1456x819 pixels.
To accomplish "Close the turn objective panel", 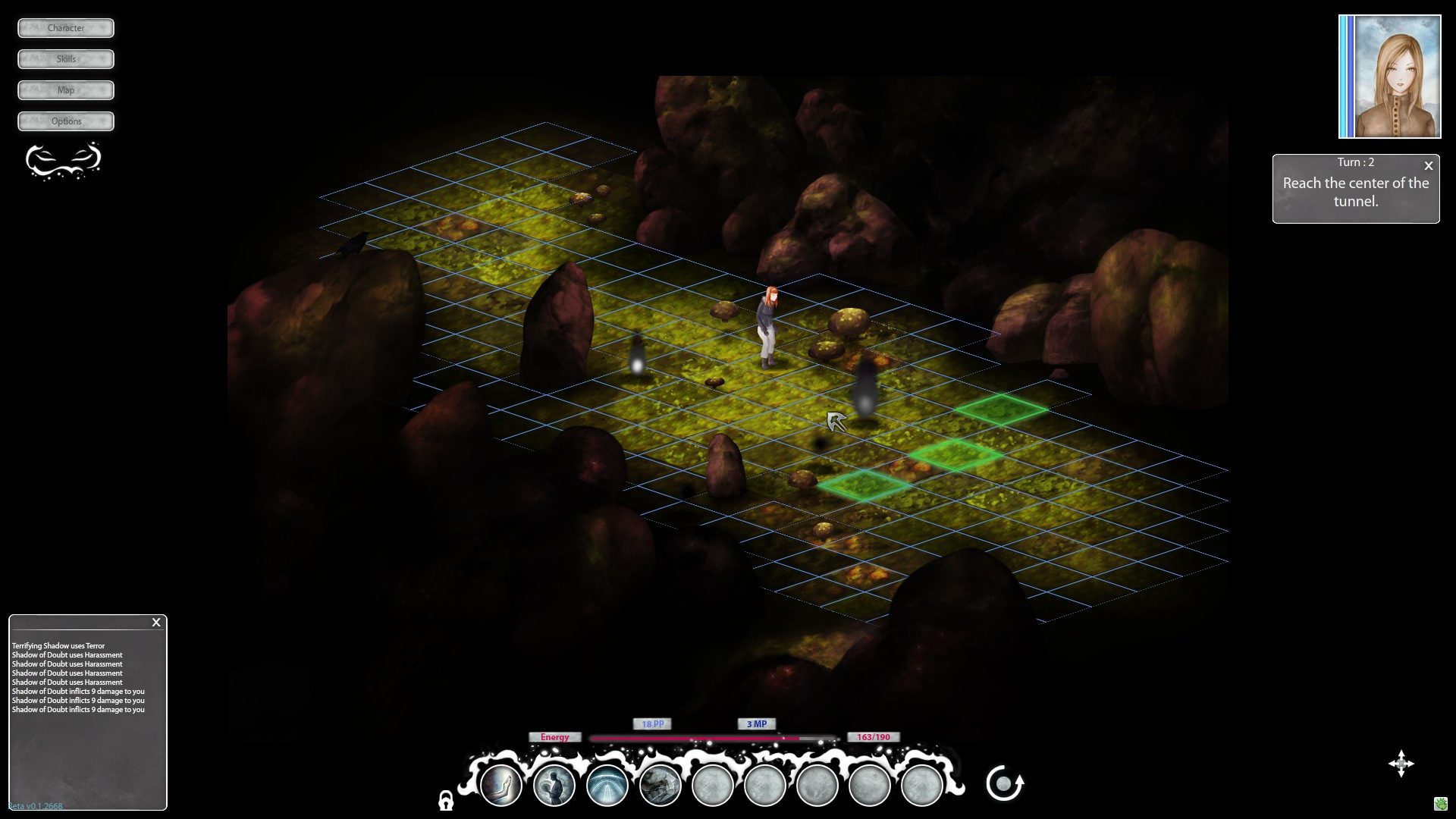I will (1429, 165).
